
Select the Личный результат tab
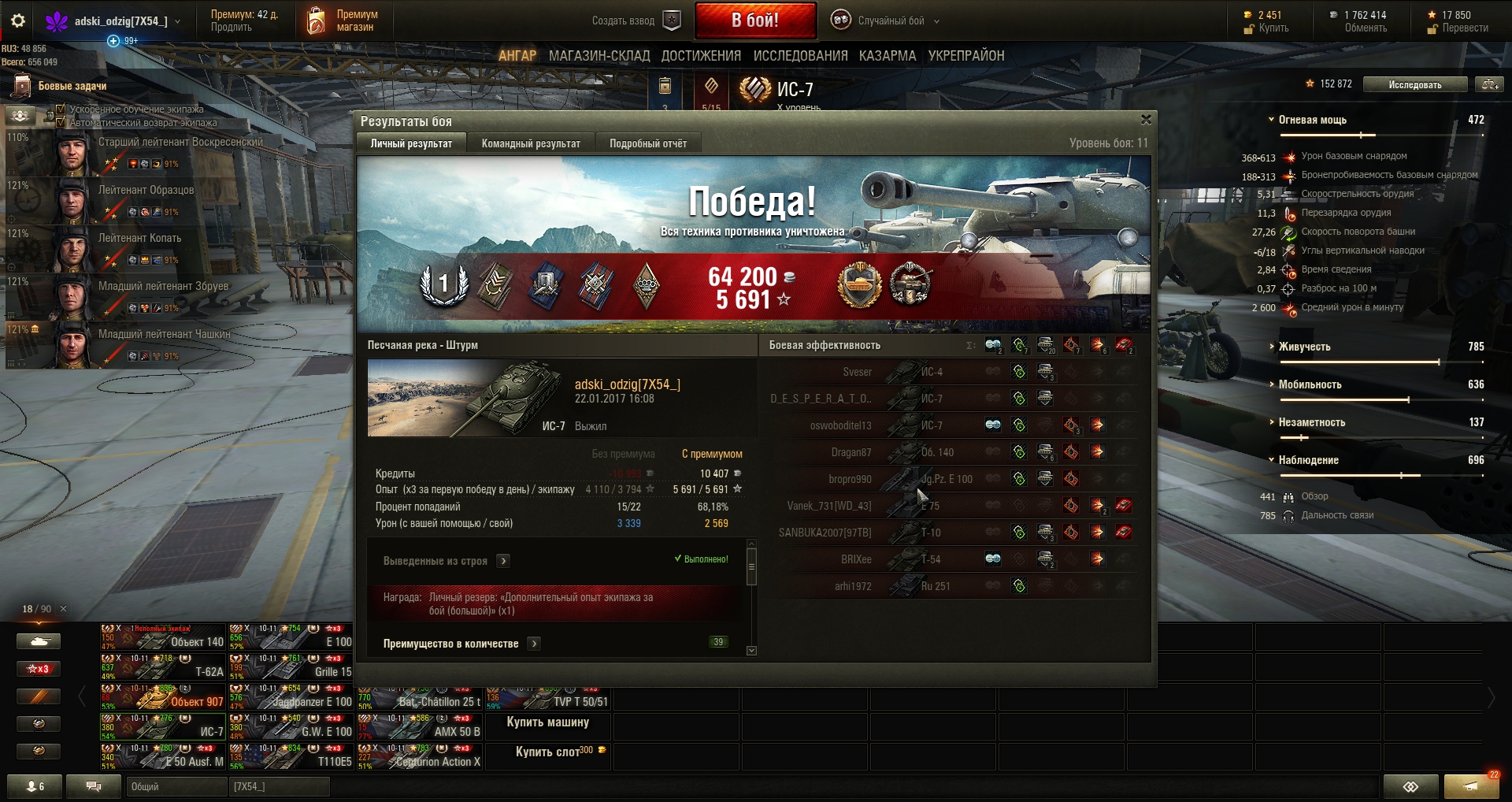(x=411, y=143)
